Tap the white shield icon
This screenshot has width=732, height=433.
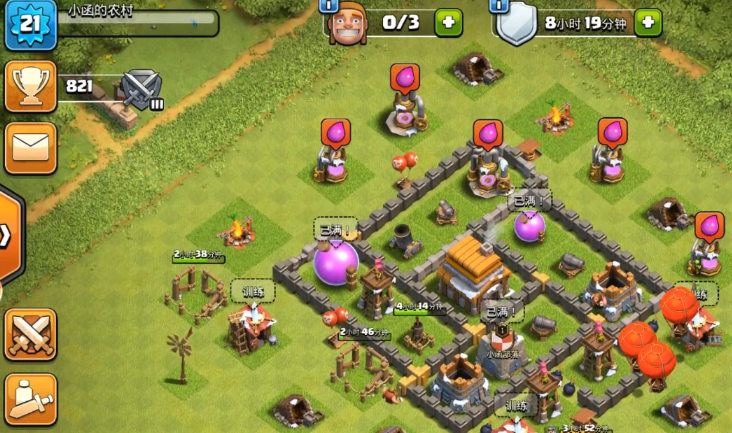(x=517, y=24)
